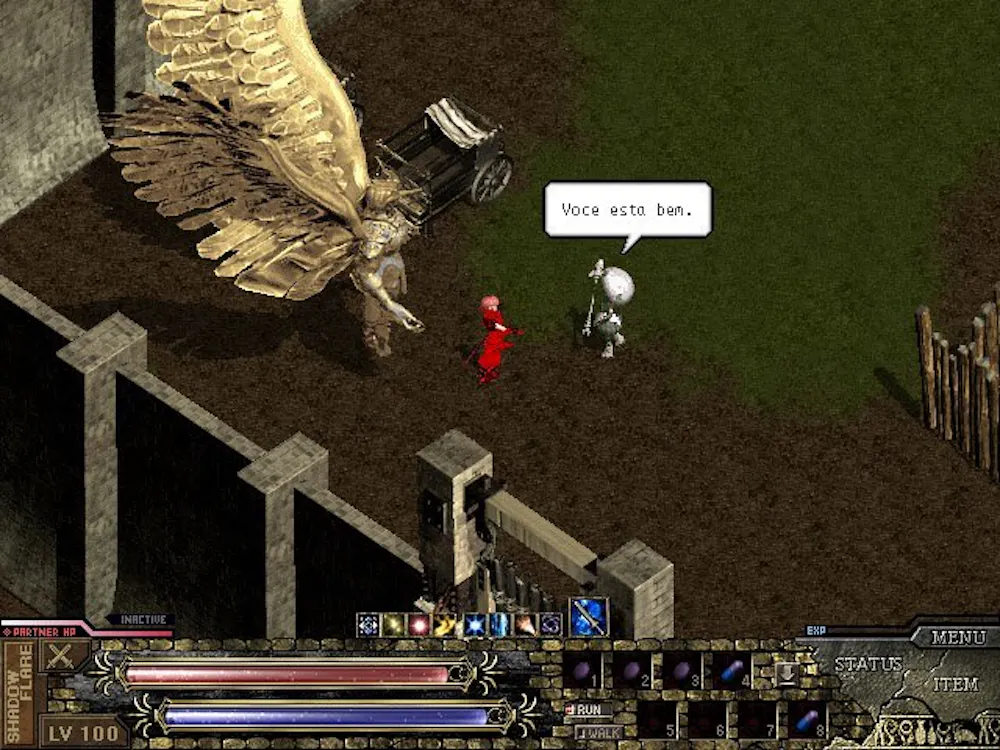Viewport: 1000px width, 750px height.
Task: Click the crossed swords button
Action: tap(62, 655)
